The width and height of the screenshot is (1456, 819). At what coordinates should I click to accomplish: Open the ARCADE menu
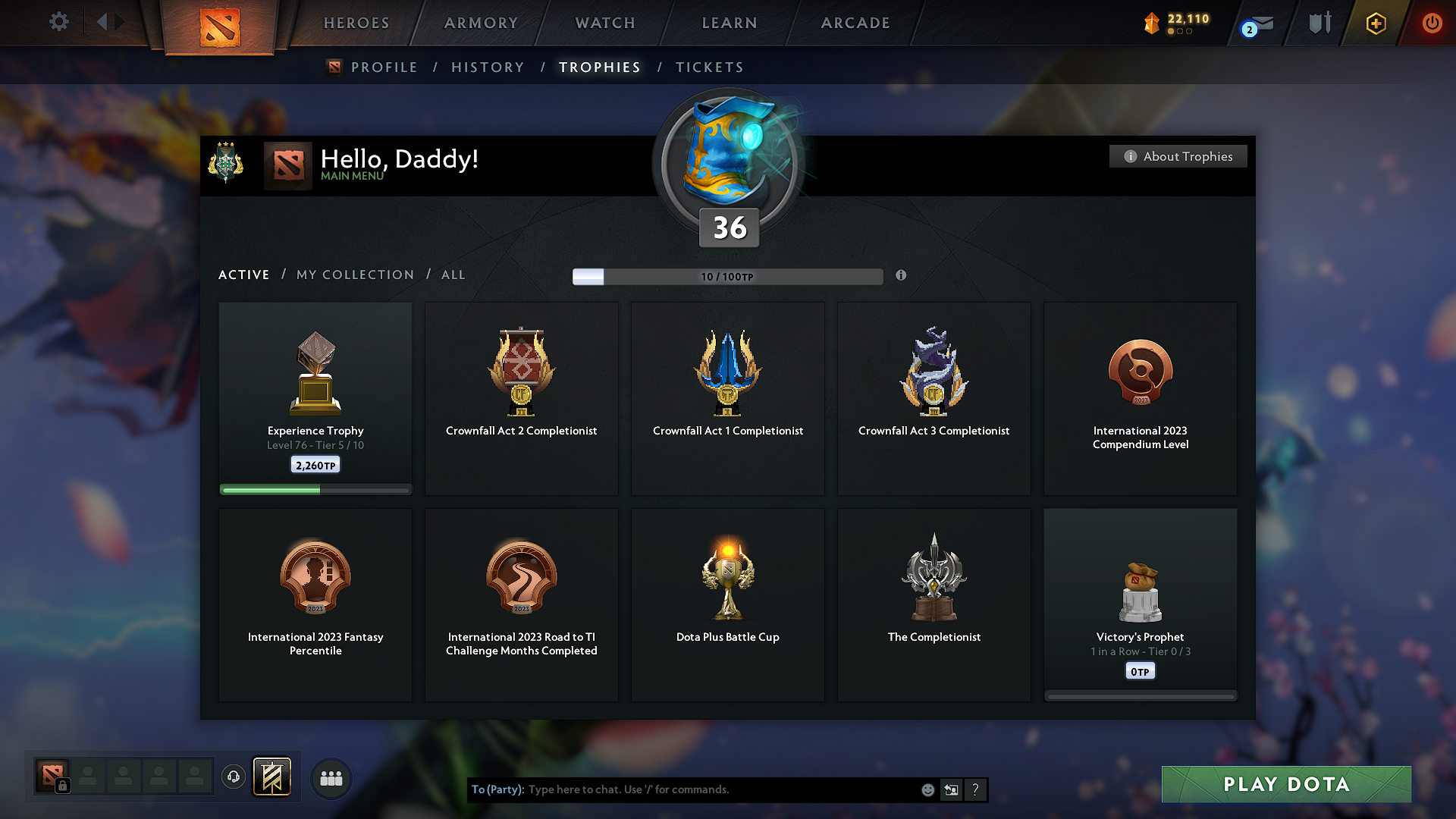point(855,23)
